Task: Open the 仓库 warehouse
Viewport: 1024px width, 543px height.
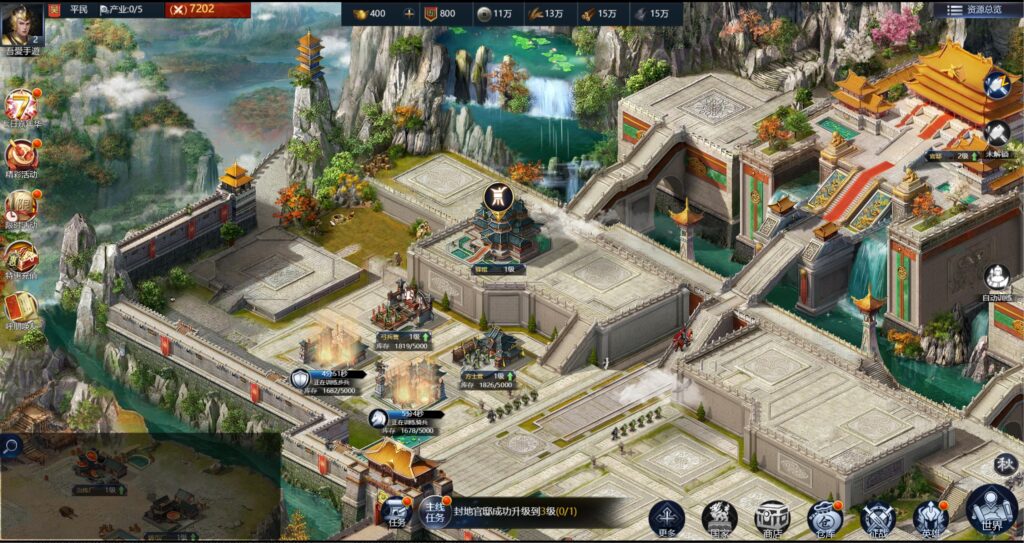Action: (x=825, y=517)
